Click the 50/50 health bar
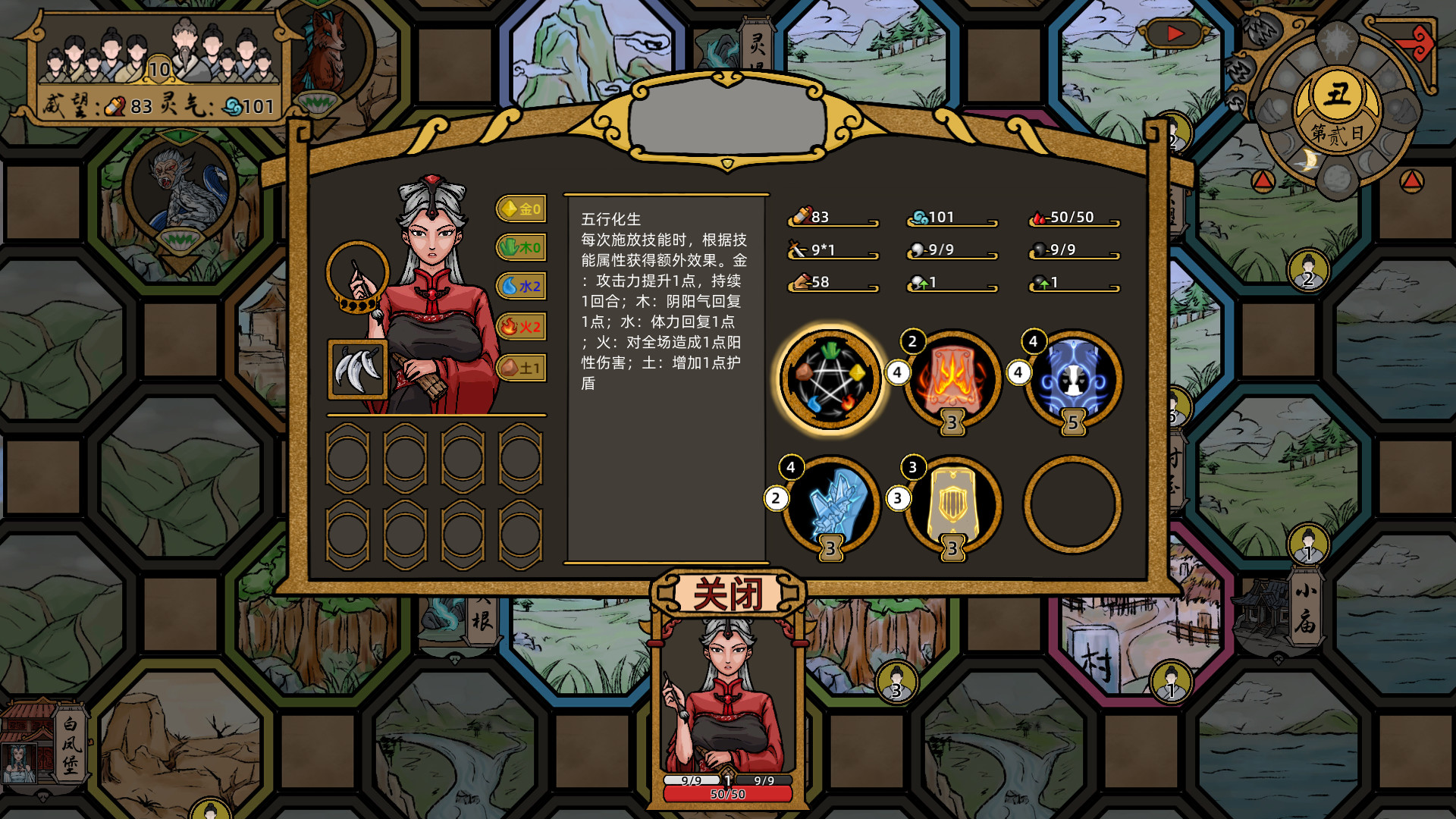The width and height of the screenshot is (1456, 819). [x=726, y=793]
